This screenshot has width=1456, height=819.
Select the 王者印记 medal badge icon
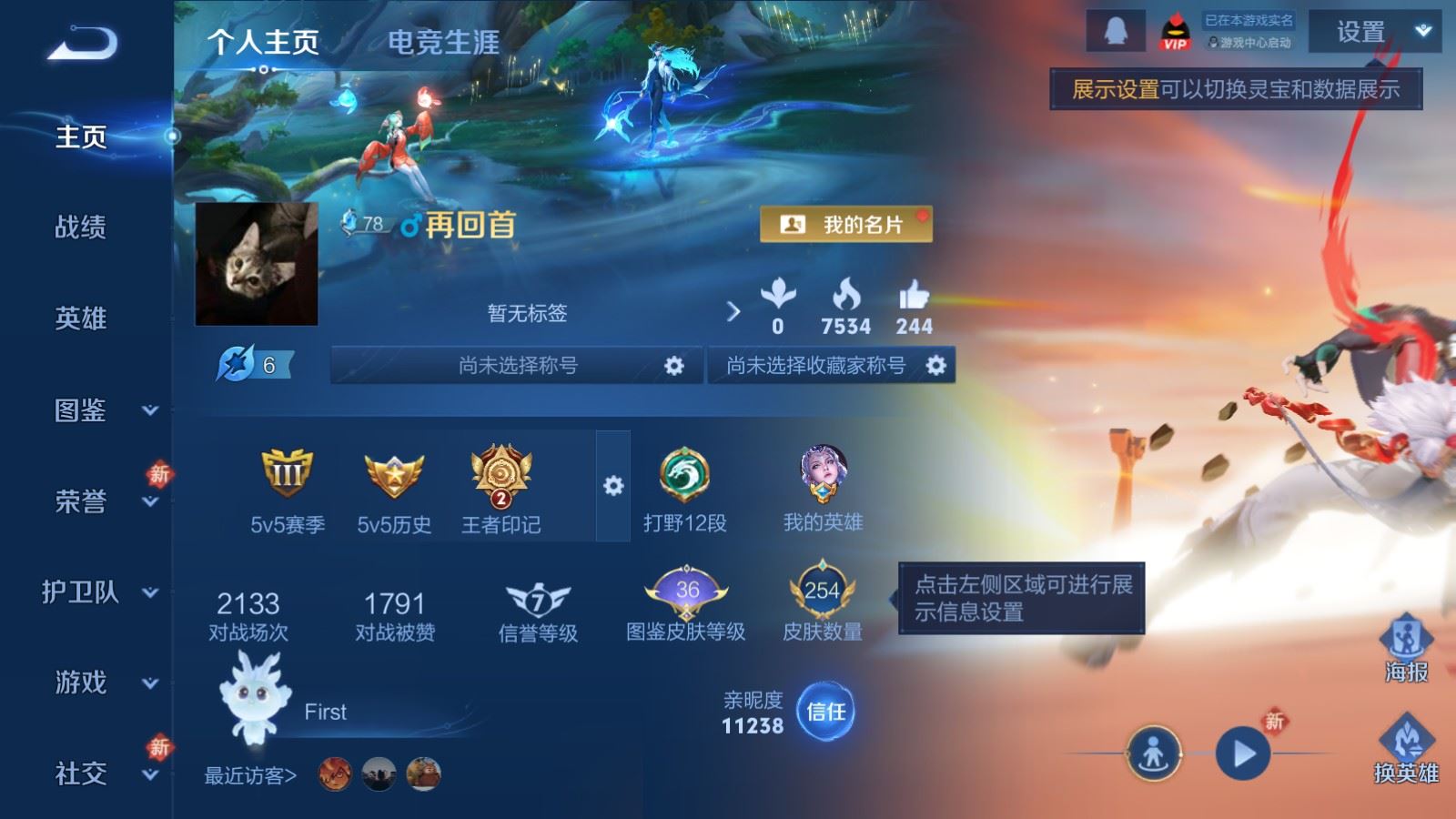pos(500,475)
